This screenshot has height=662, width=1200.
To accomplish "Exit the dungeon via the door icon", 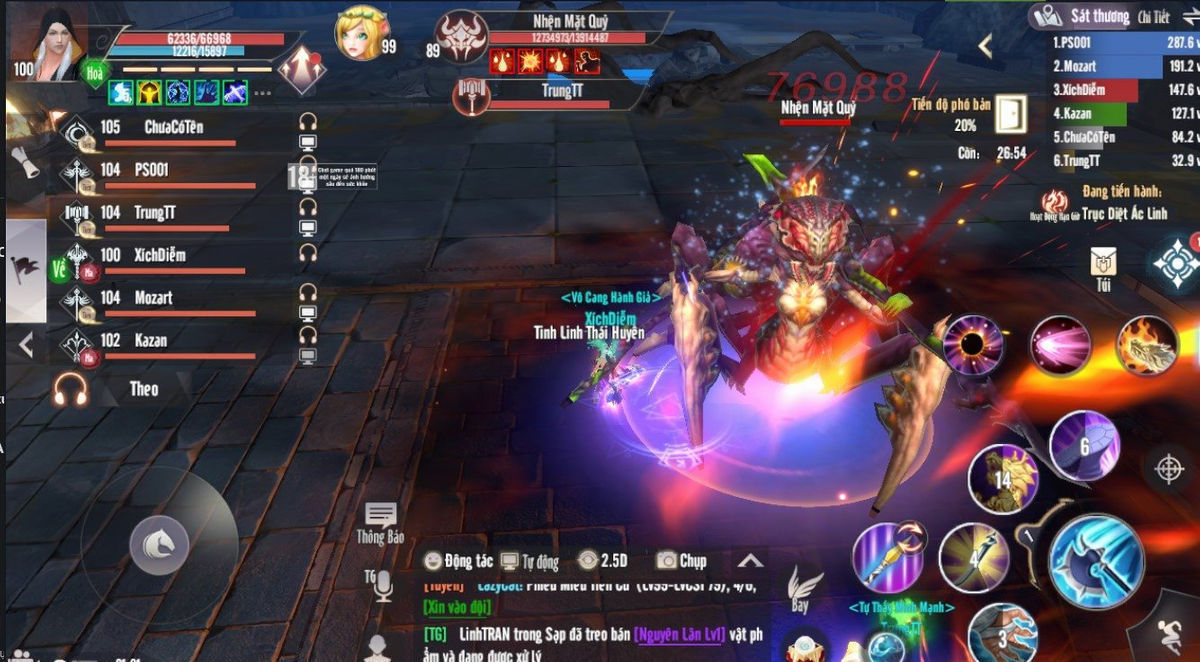I will (x=1010, y=114).
